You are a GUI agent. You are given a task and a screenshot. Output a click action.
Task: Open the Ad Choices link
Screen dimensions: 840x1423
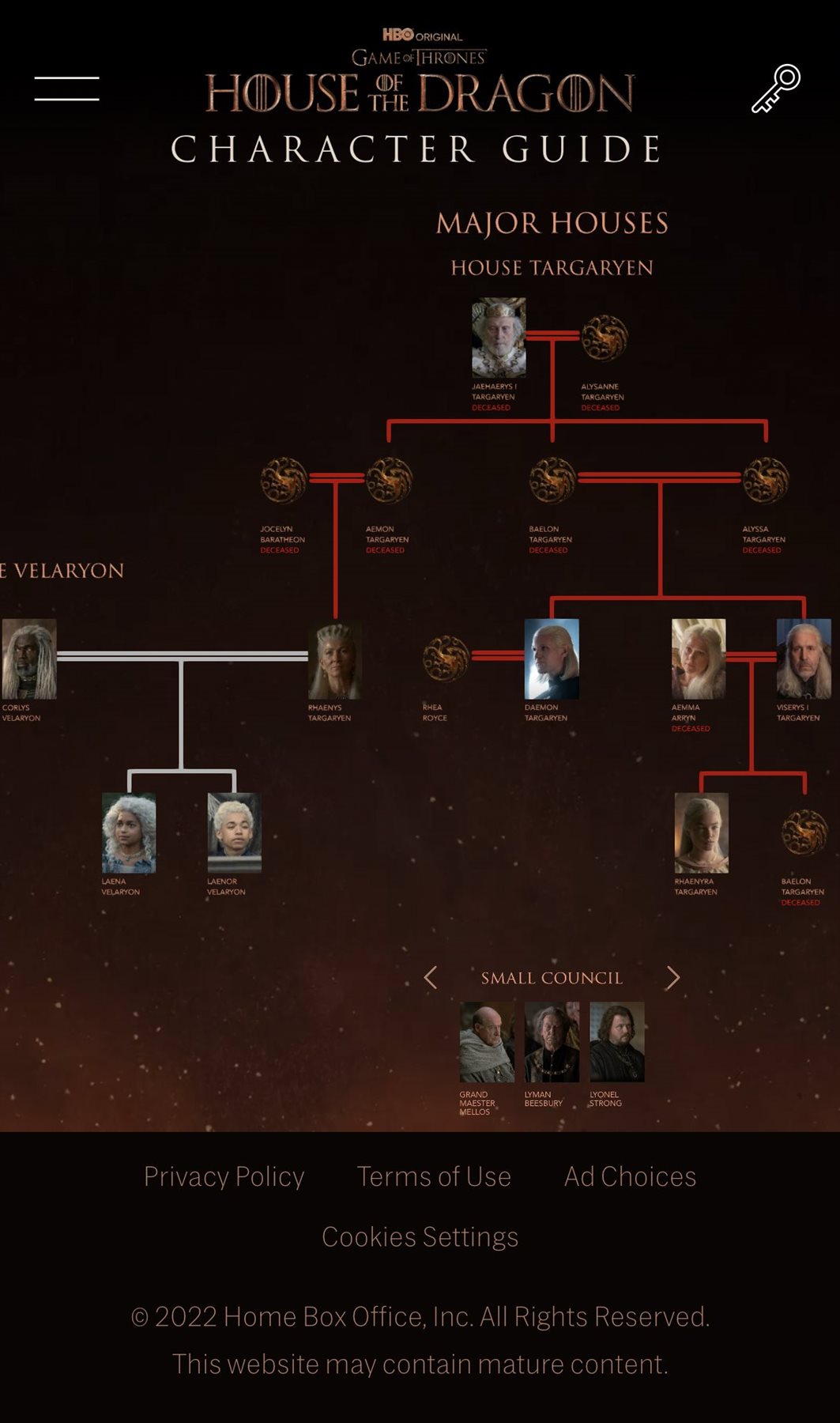(630, 1176)
